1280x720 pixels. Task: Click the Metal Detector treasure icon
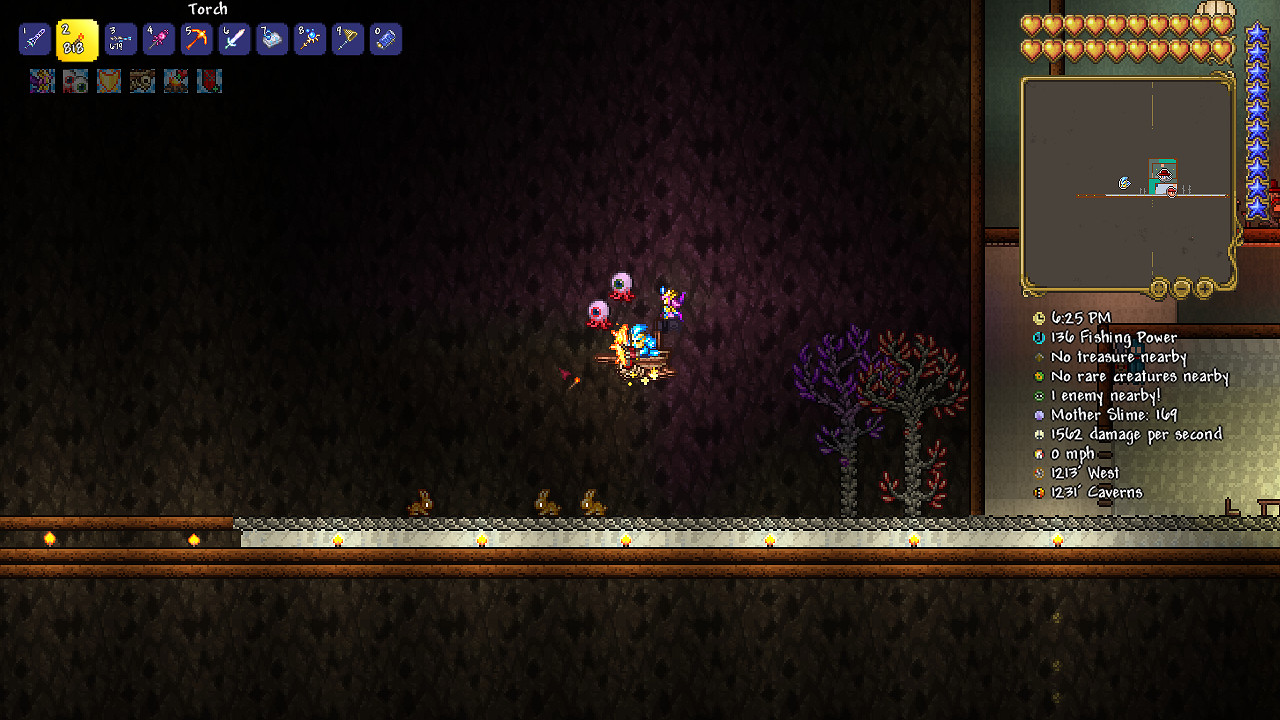1040,357
